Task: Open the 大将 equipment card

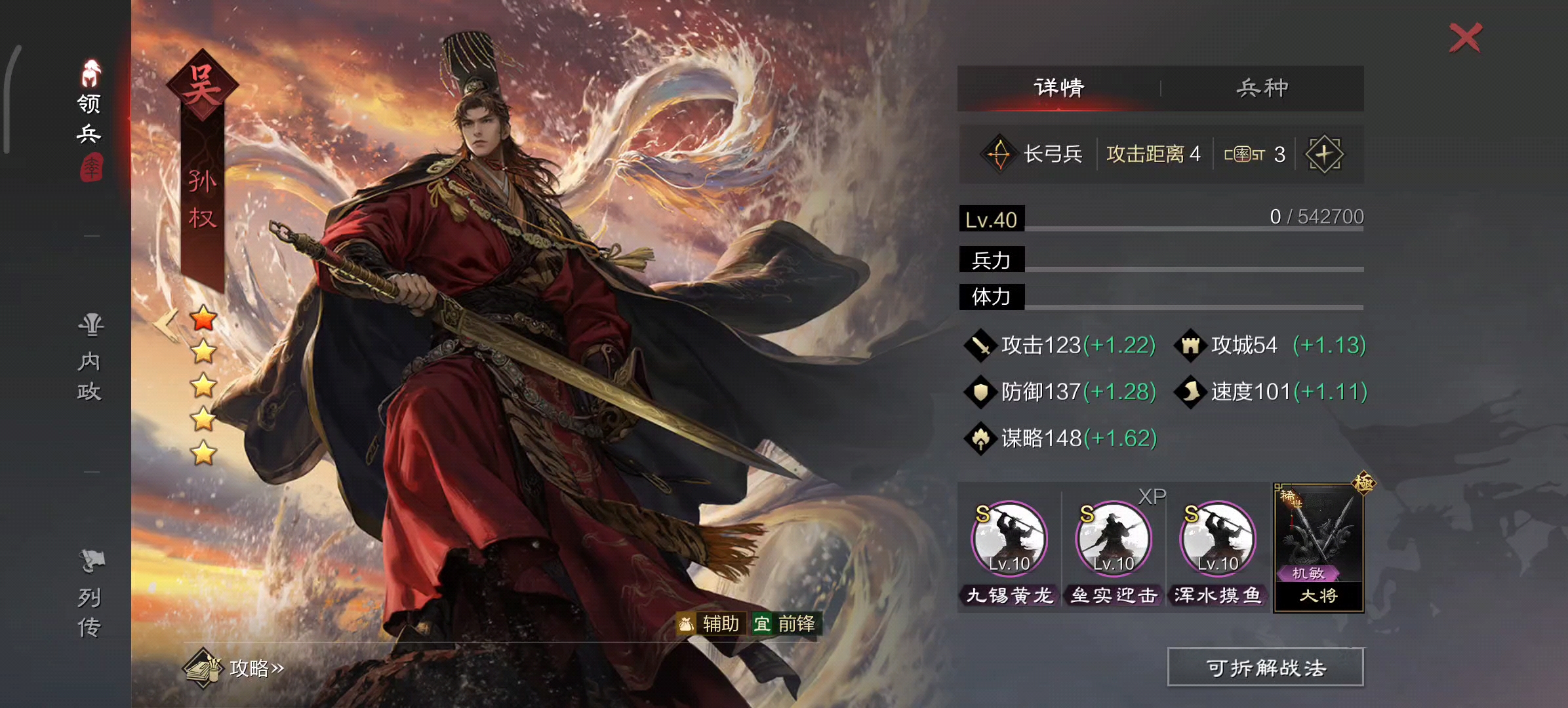Action: pos(1318,547)
